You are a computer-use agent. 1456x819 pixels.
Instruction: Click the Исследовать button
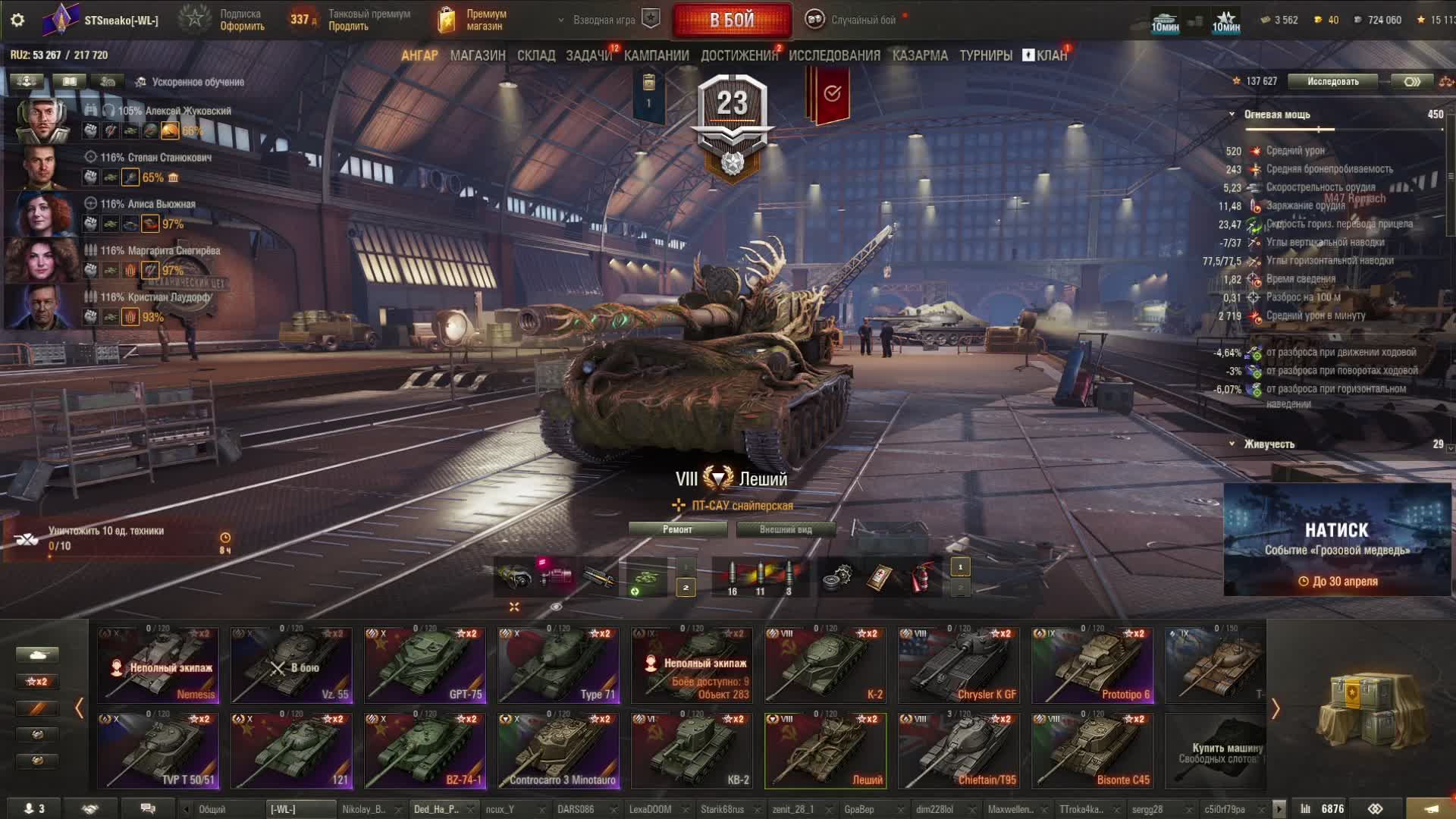click(x=1332, y=81)
